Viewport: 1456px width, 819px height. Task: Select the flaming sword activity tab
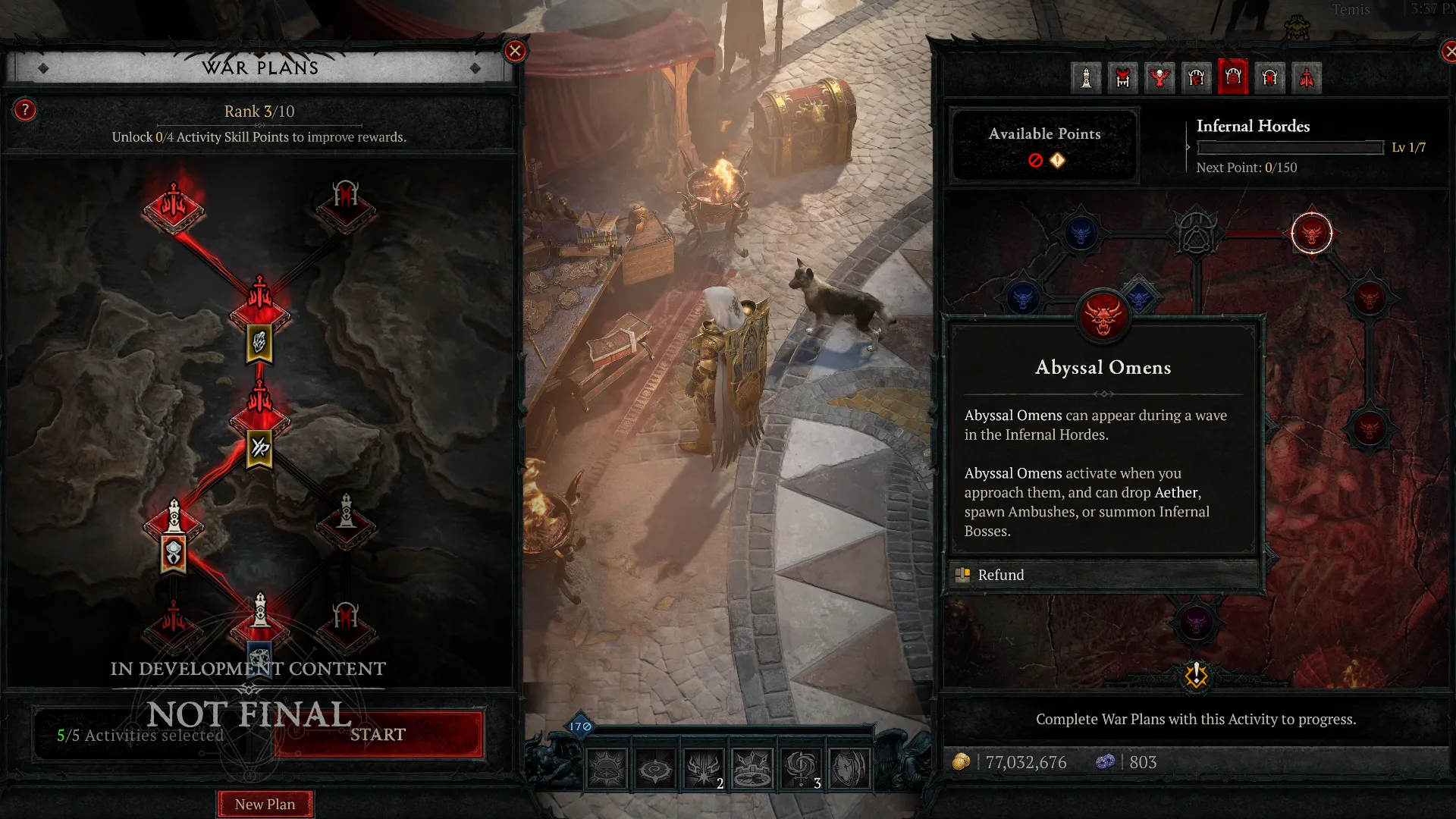tap(1307, 77)
